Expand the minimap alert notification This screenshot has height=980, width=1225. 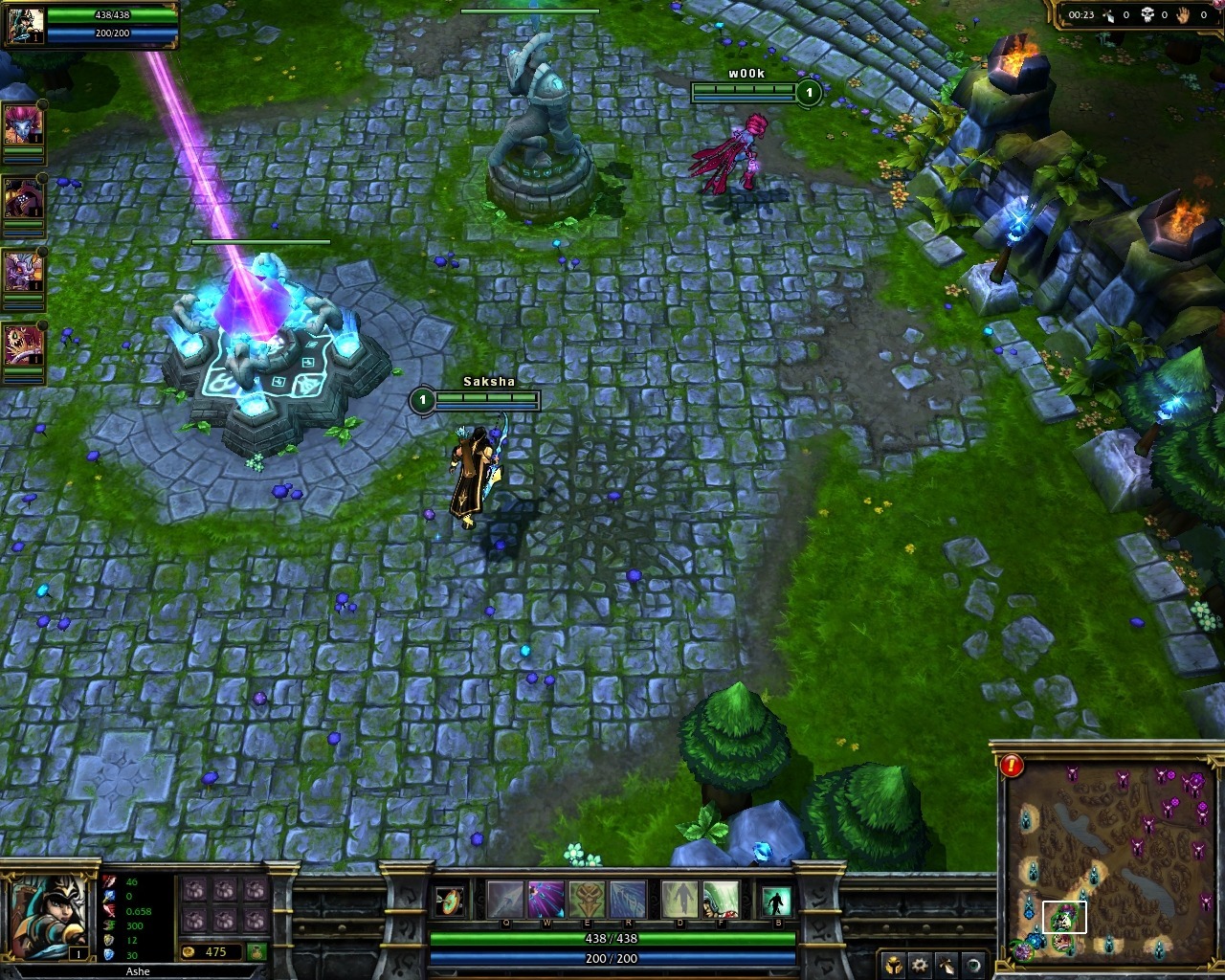1010,766
